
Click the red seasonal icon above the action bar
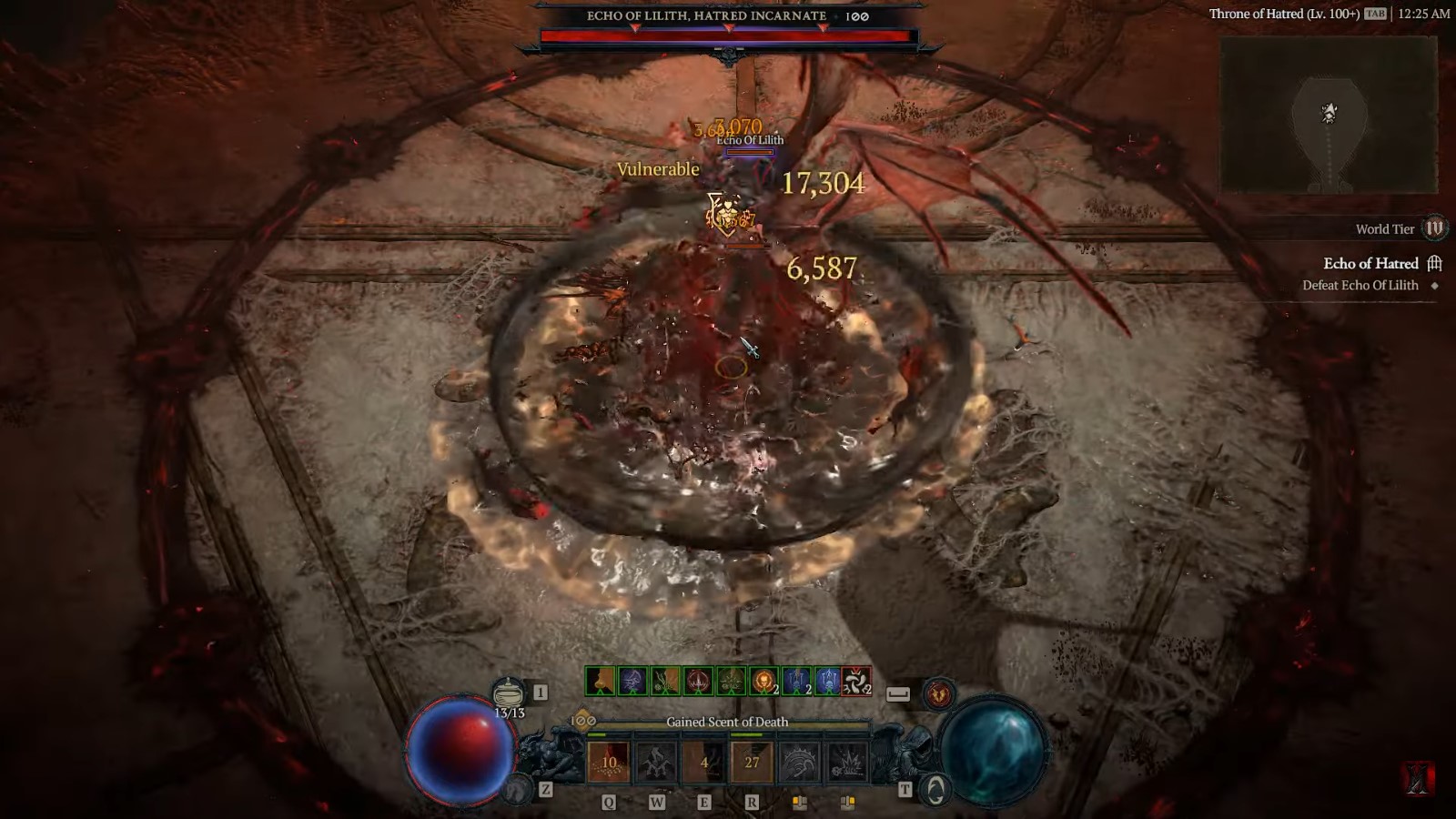pyautogui.click(x=938, y=693)
